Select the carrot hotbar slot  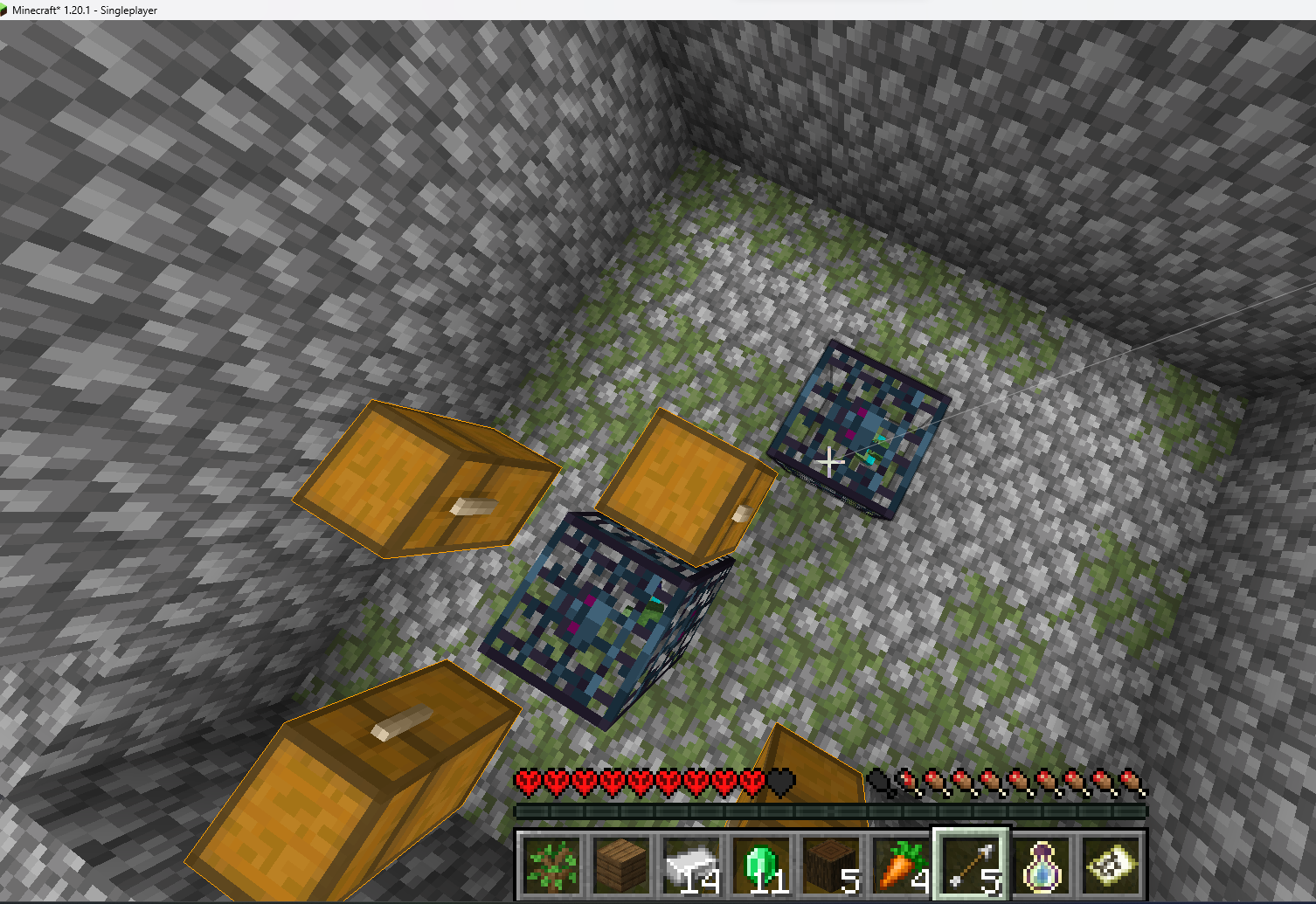(901, 865)
